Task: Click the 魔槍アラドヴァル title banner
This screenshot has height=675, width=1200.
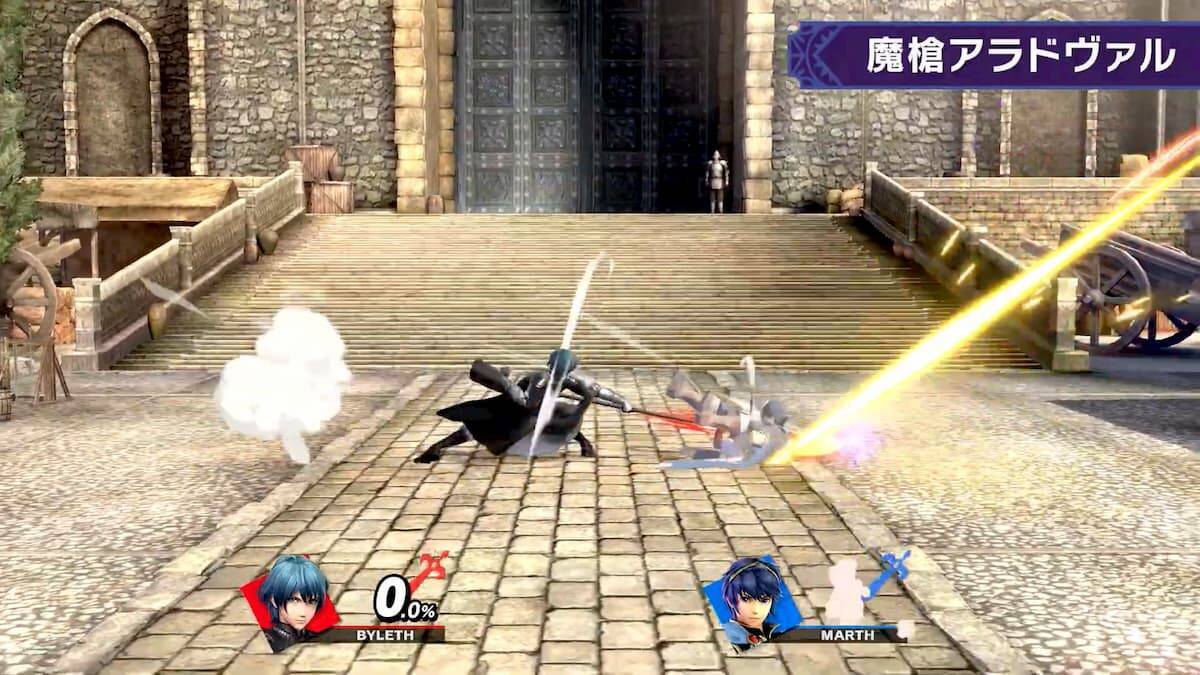Action: 994,55
